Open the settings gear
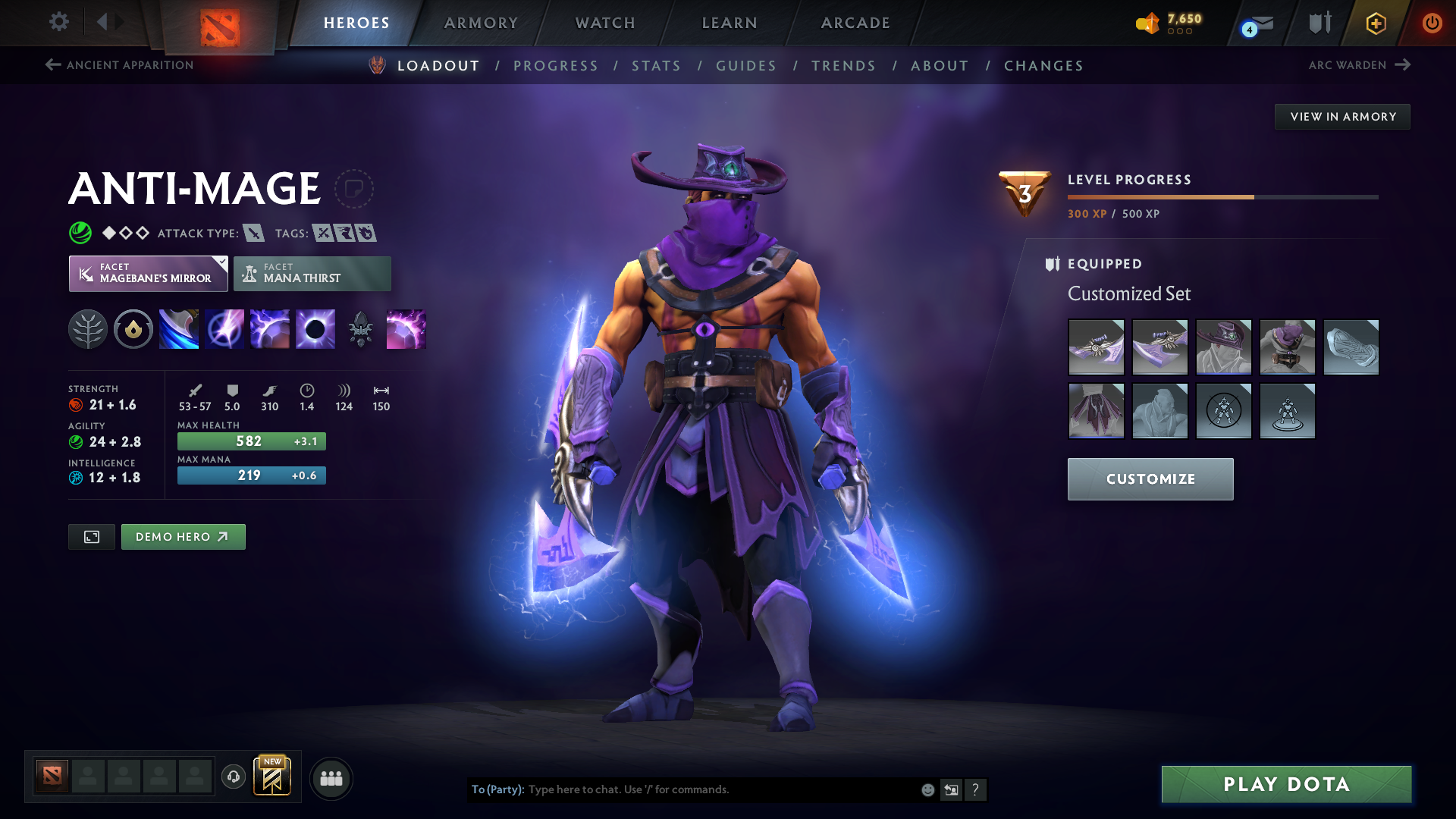The width and height of the screenshot is (1456, 819). coord(59,22)
